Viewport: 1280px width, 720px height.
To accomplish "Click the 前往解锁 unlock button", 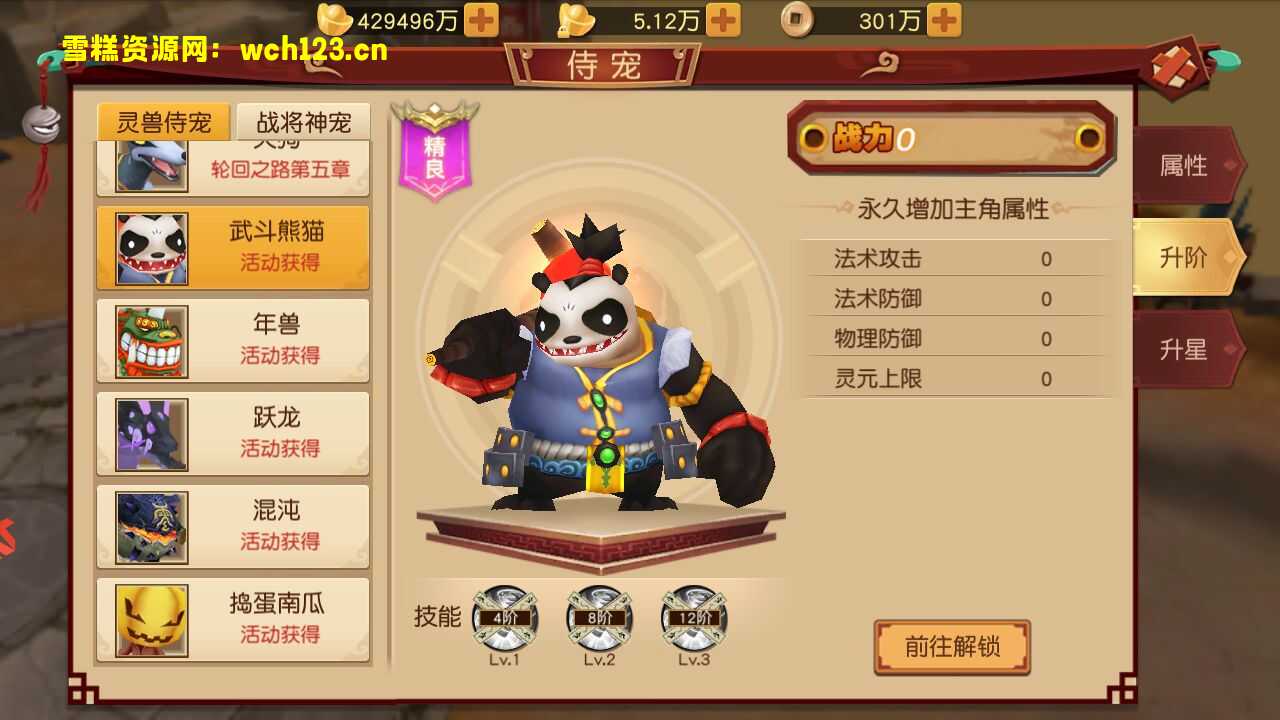I will pyautogui.click(x=952, y=646).
